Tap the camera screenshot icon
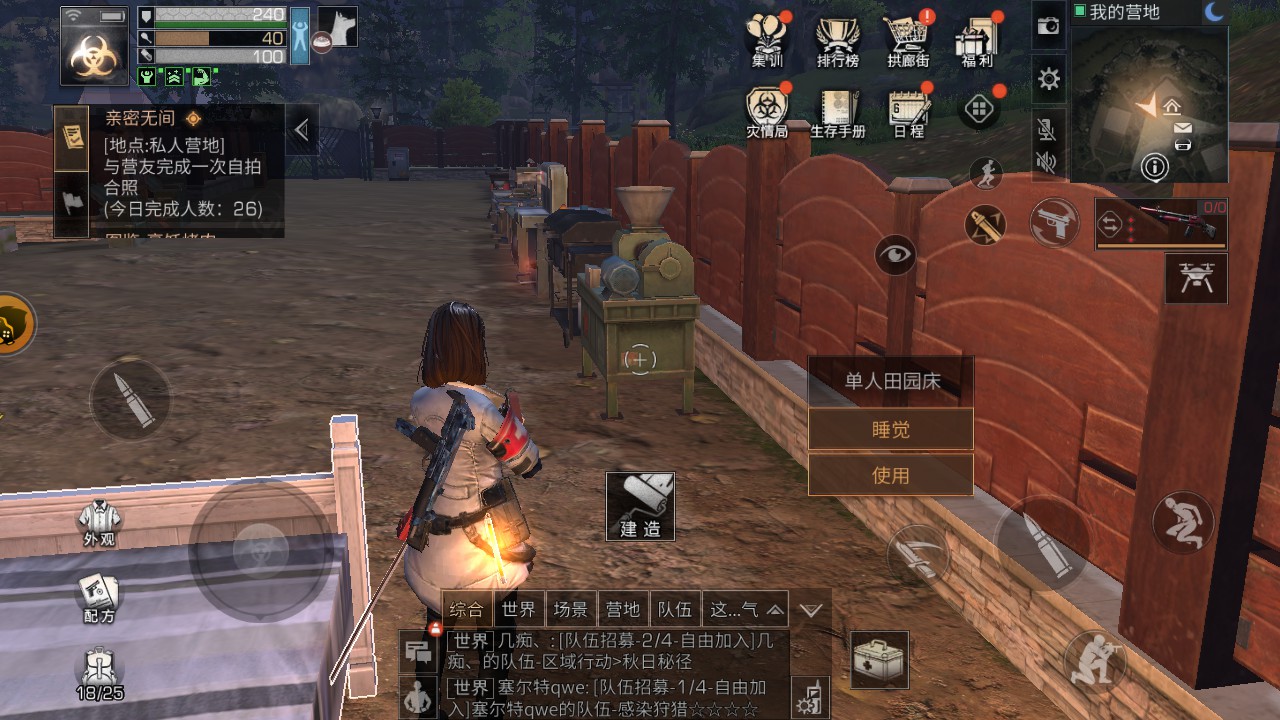The width and height of the screenshot is (1280, 720). (1048, 27)
